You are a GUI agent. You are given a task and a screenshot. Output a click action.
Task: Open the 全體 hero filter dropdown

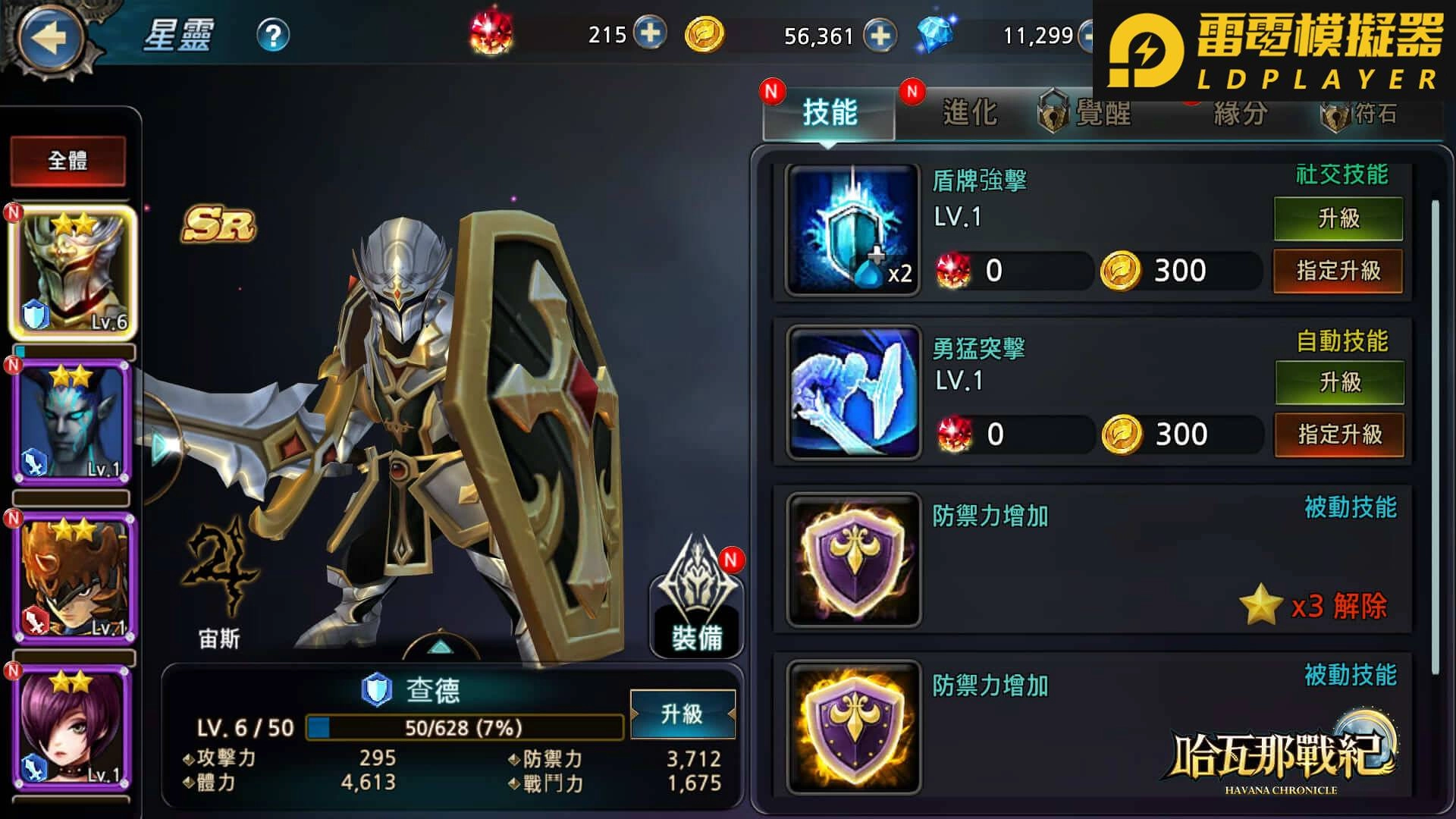point(68,161)
